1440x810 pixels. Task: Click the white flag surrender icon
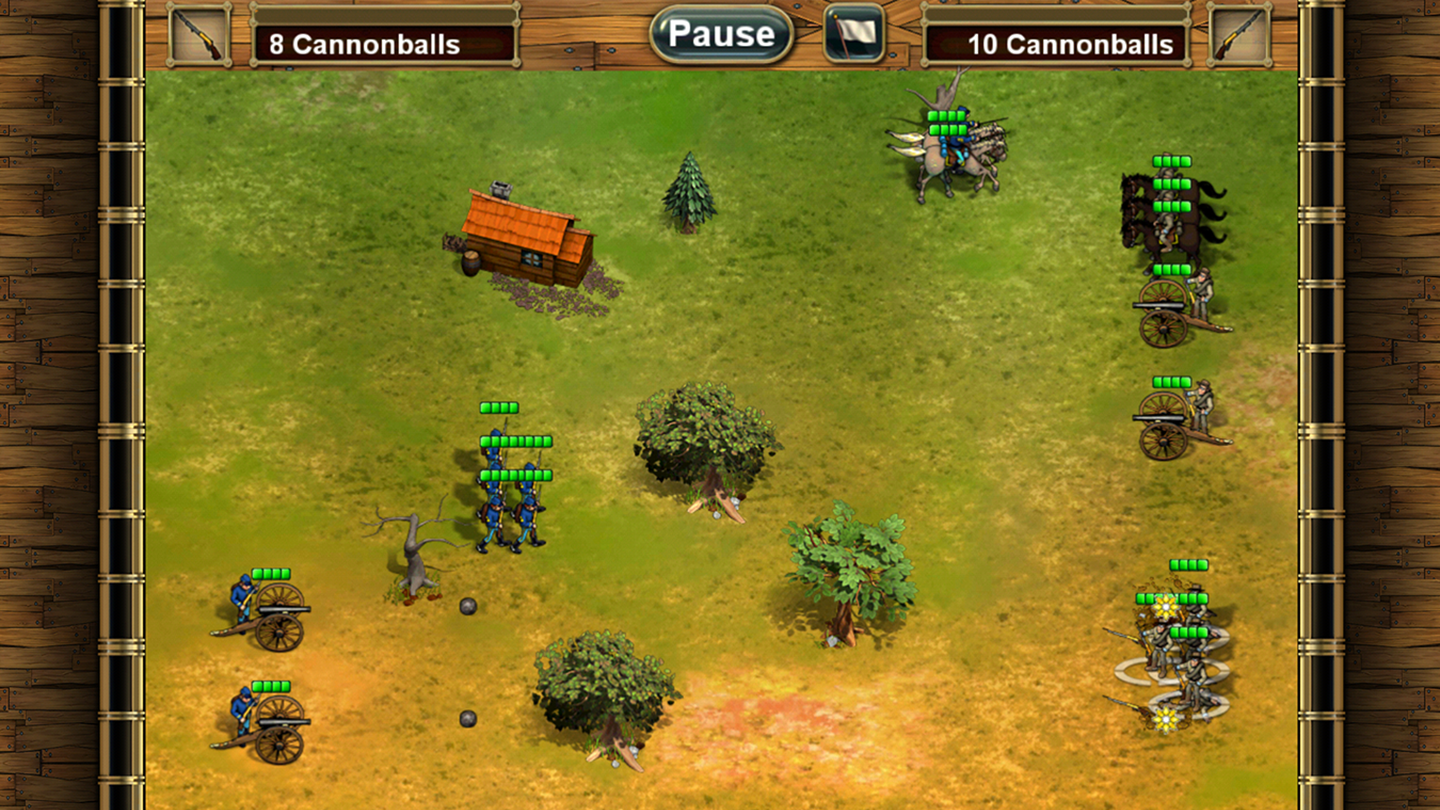tap(854, 34)
